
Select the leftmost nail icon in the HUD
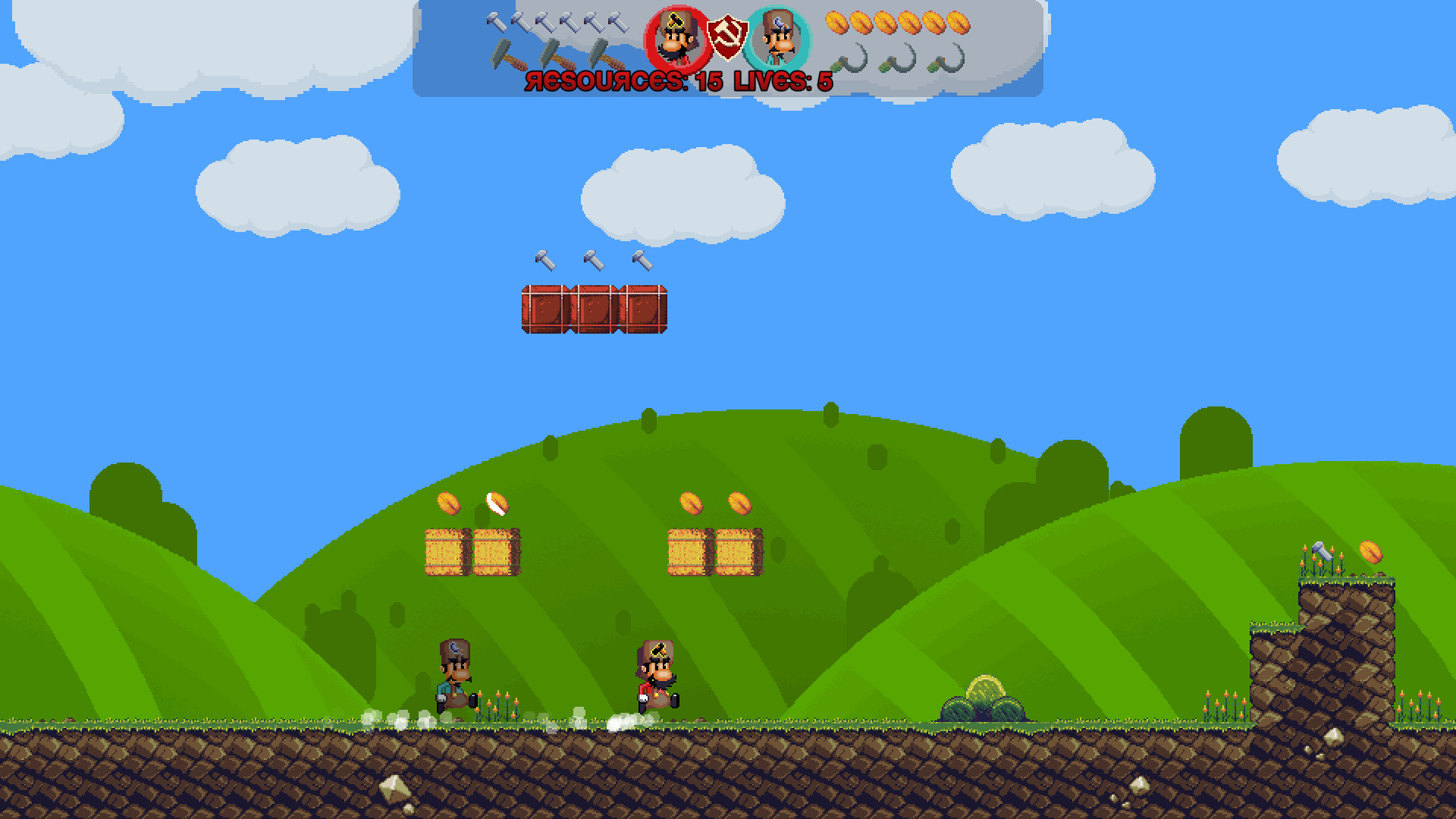tap(497, 23)
